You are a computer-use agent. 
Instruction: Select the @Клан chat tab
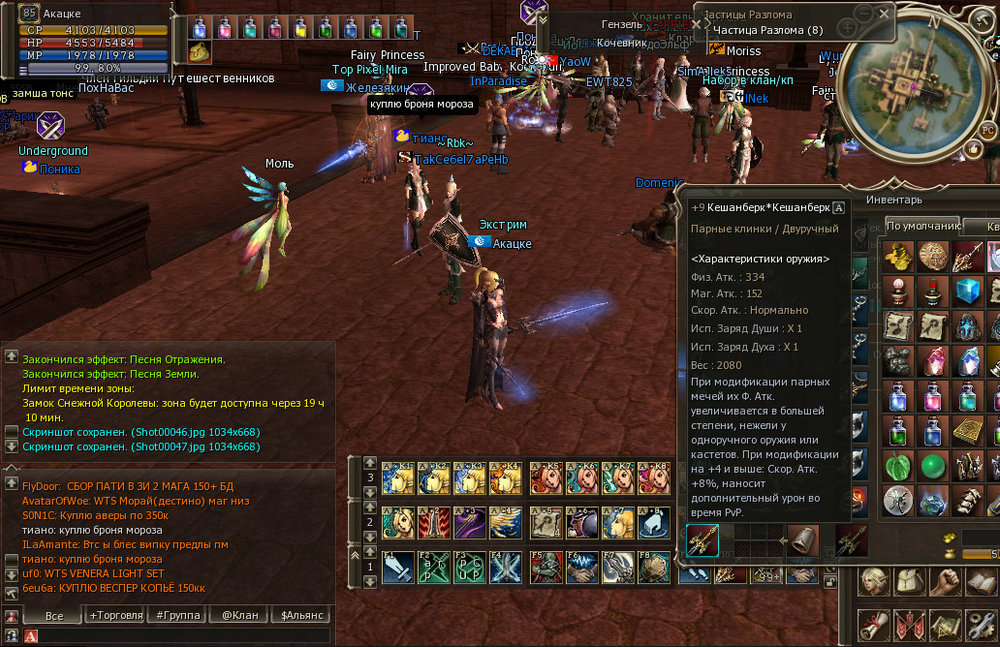pos(238,616)
